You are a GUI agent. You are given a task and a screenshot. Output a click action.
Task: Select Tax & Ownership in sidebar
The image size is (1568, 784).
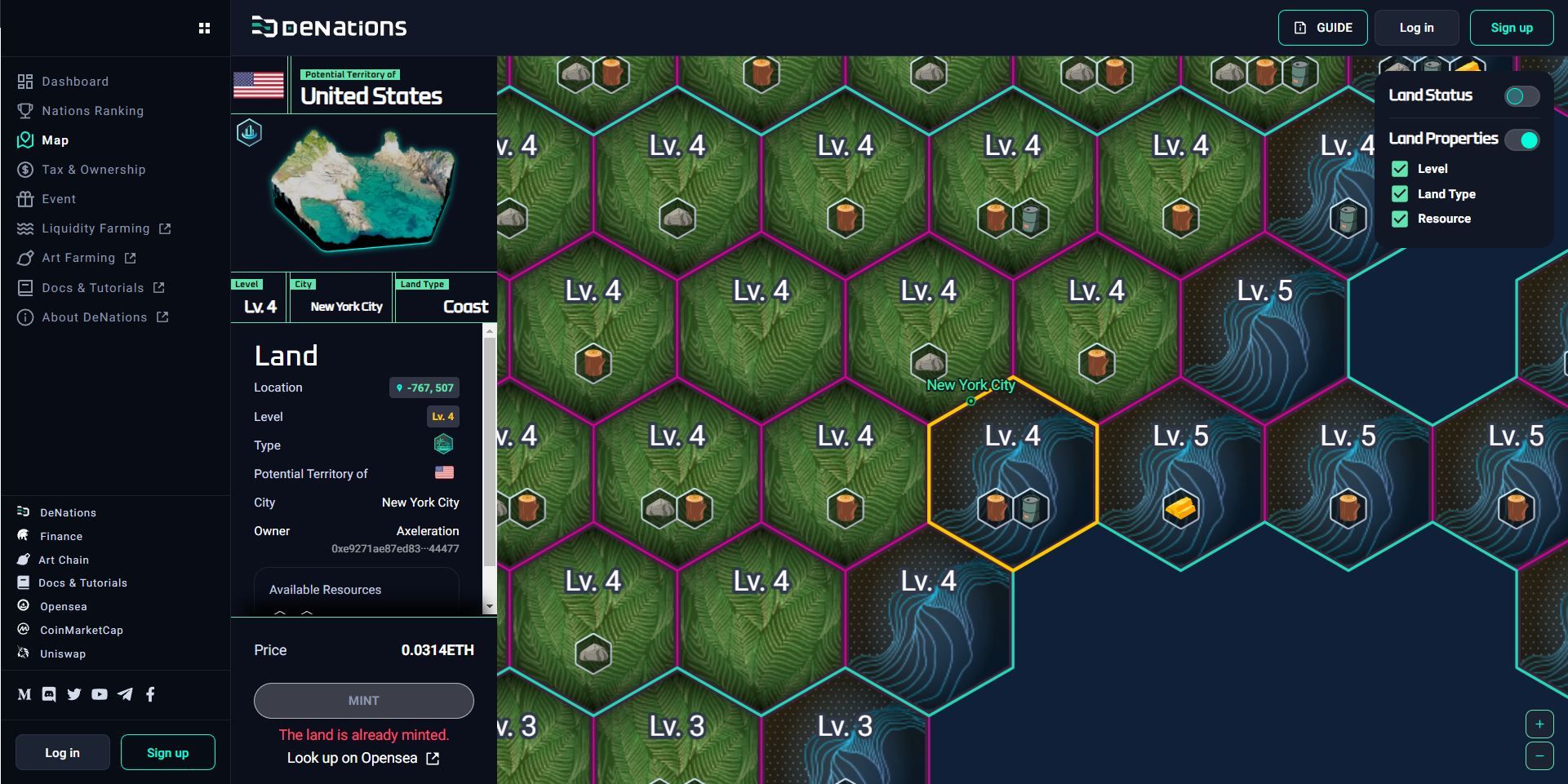pyautogui.click(x=93, y=170)
